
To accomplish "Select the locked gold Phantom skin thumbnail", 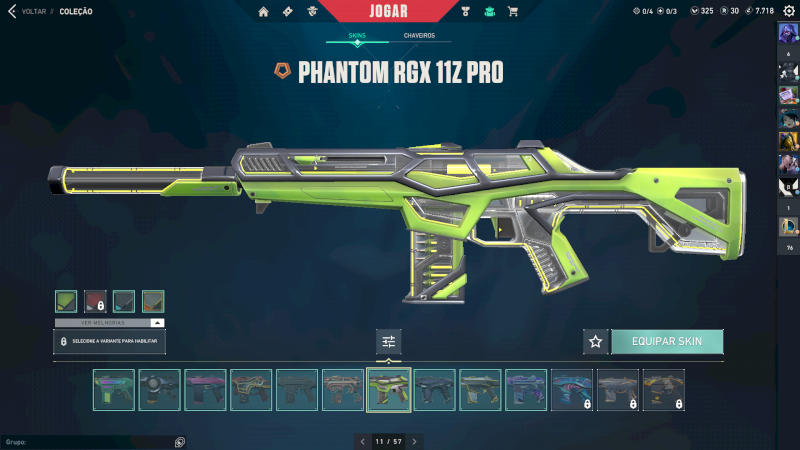I will pos(664,390).
